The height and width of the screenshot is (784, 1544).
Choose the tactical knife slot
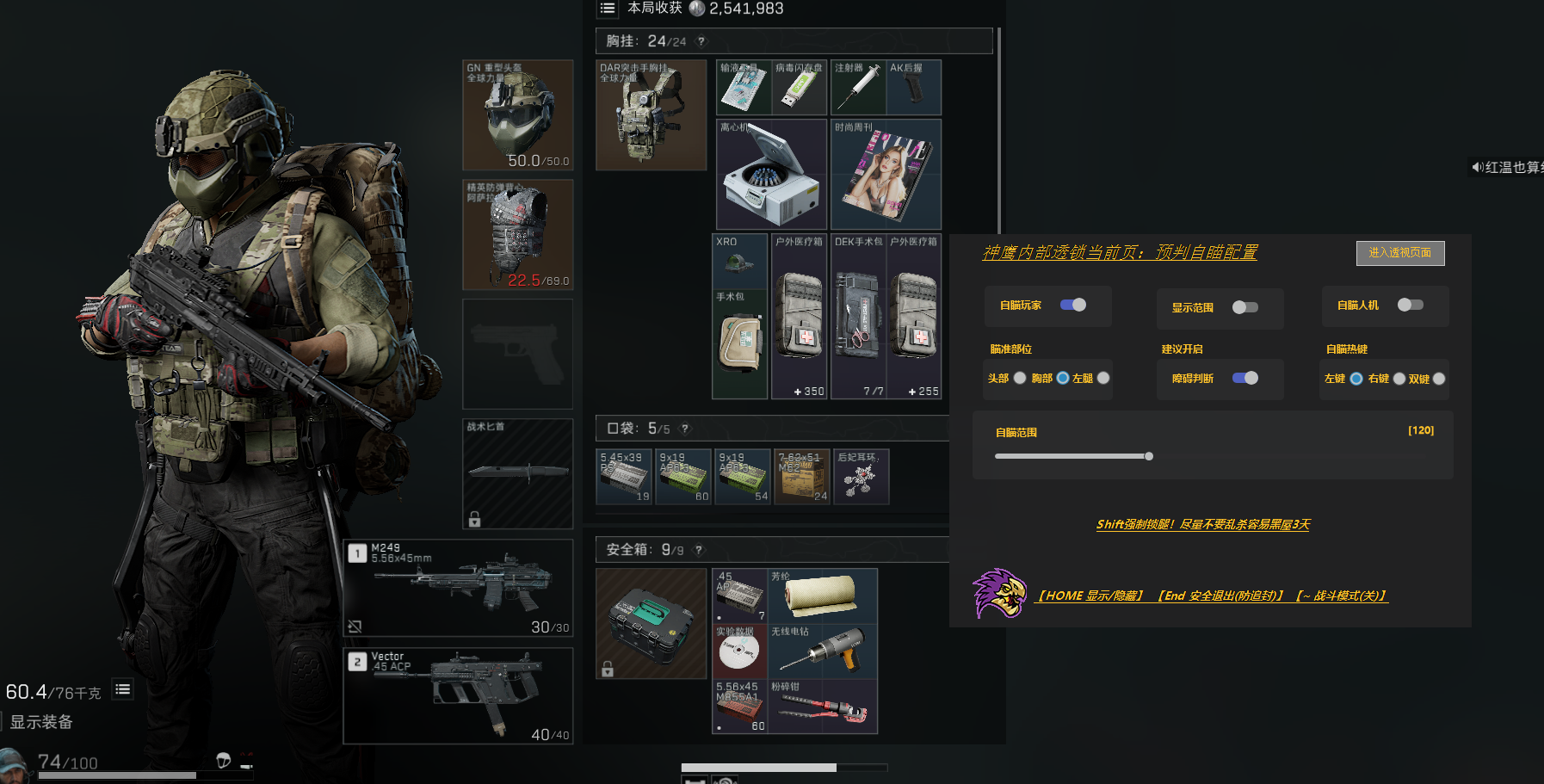pos(517,472)
